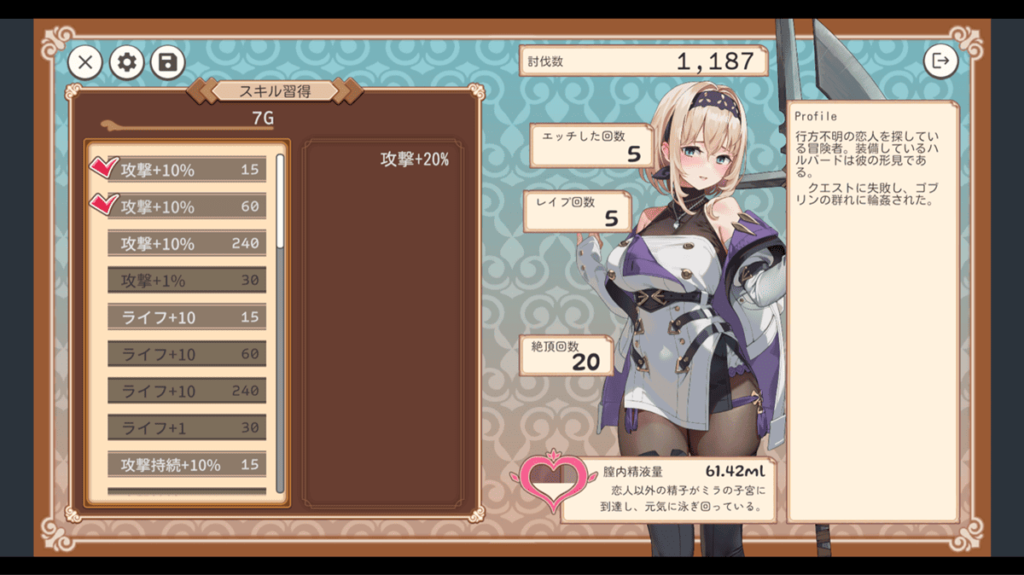Close the menu with the X button

[x=85, y=63]
